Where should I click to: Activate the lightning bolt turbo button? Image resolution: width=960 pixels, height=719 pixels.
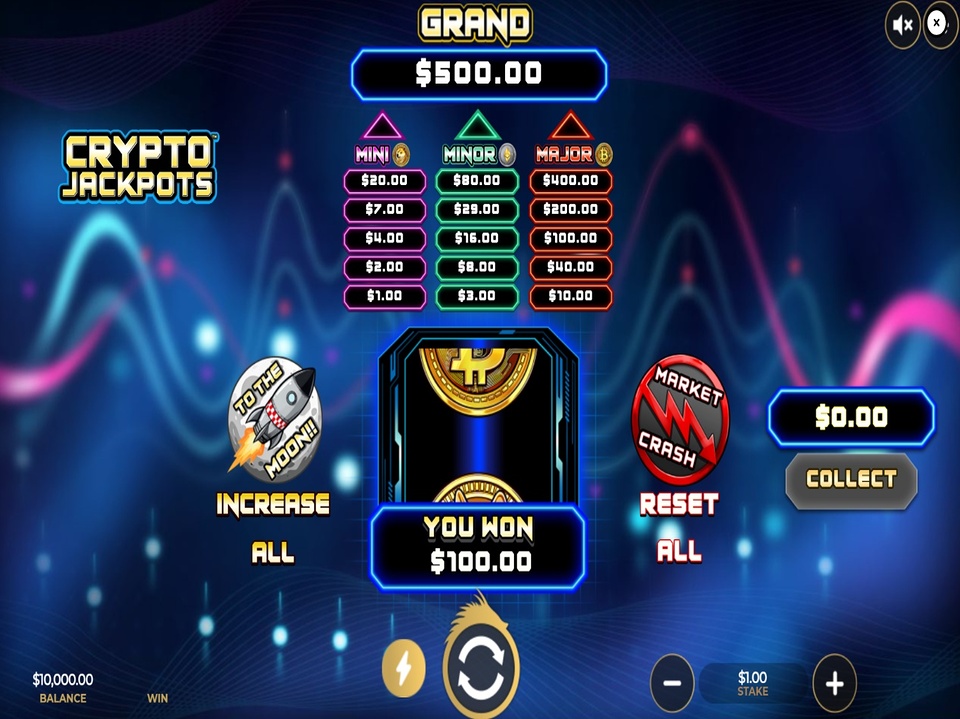point(404,668)
